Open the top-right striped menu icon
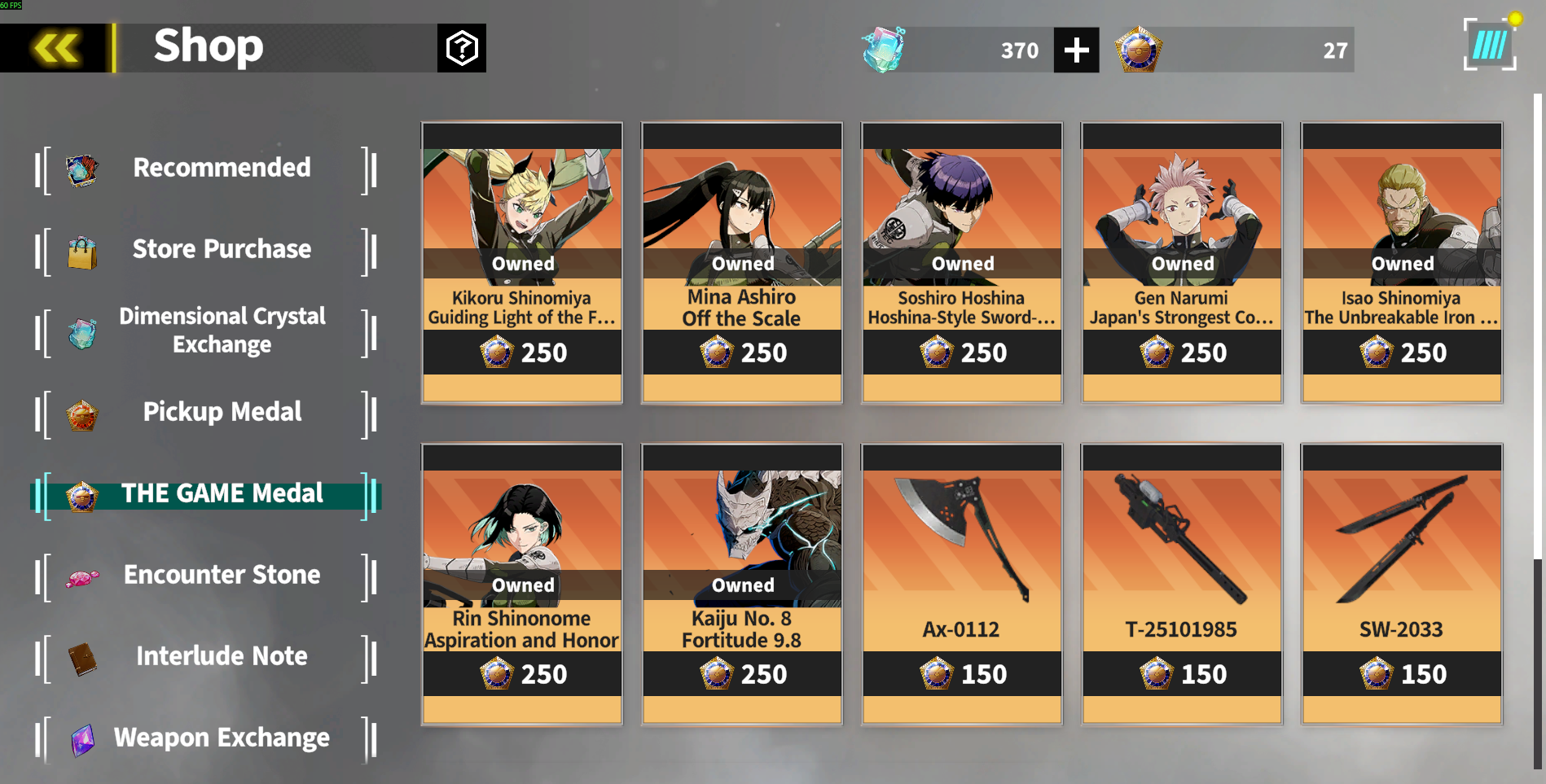1546x784 pixels. tap(1490, 46)
